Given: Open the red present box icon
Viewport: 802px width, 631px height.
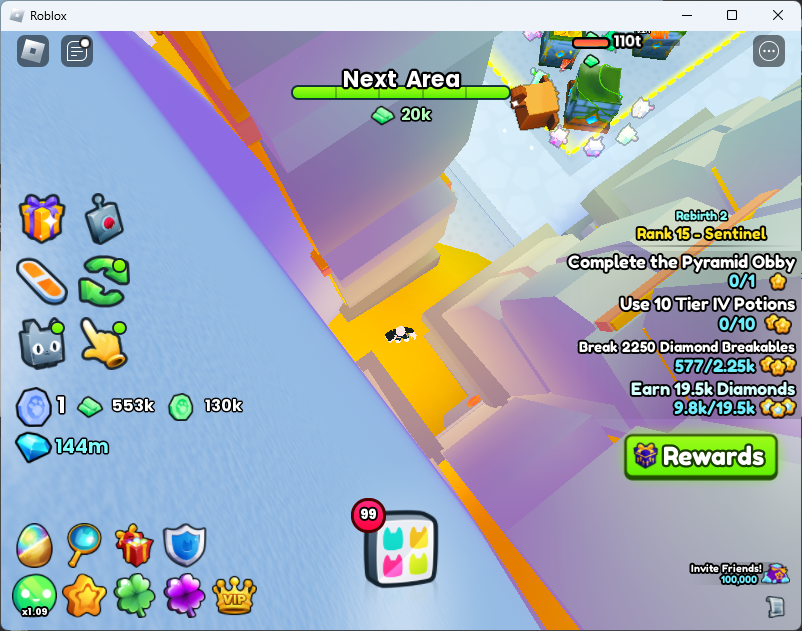Looking at the screenshot, I should (x=134, y=545).
